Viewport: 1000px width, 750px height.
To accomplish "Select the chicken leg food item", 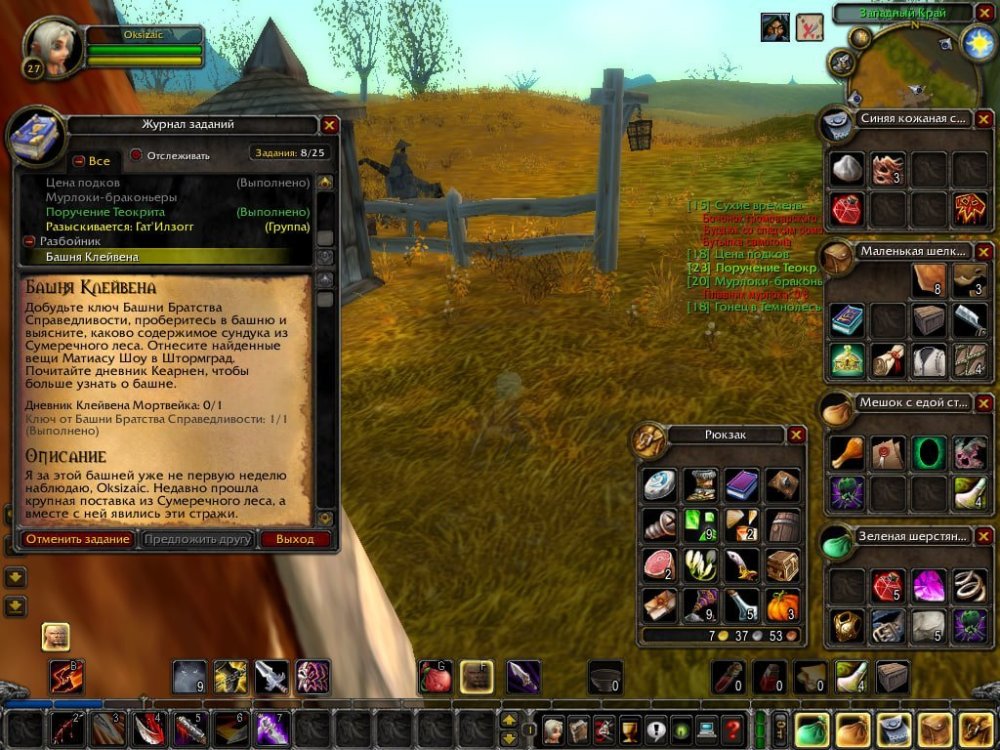I will tap(847, 452).
